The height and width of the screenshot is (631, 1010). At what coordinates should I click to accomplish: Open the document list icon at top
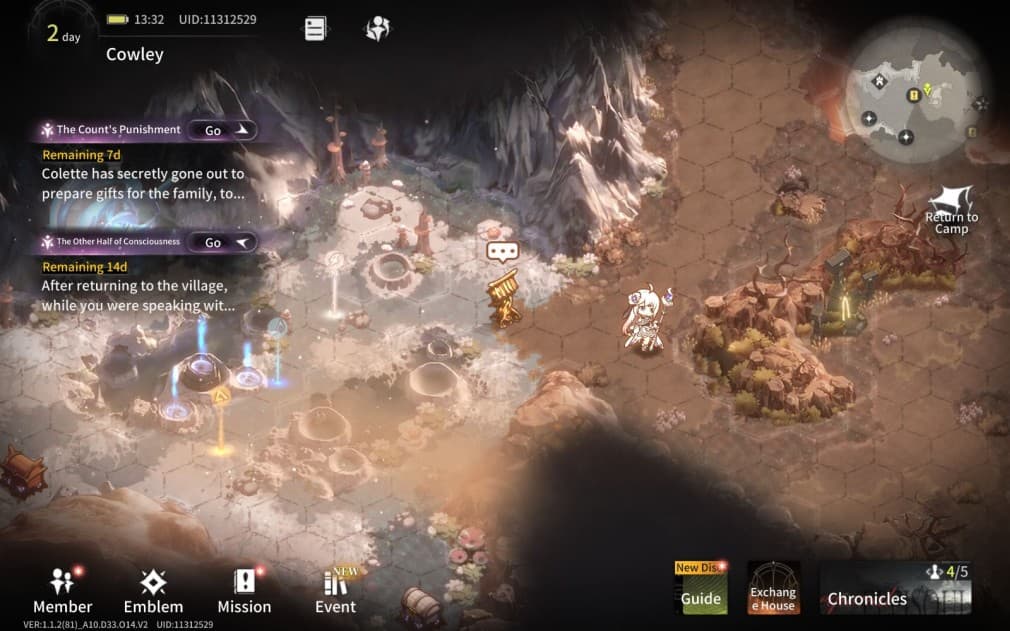click(x=315, y=29)
